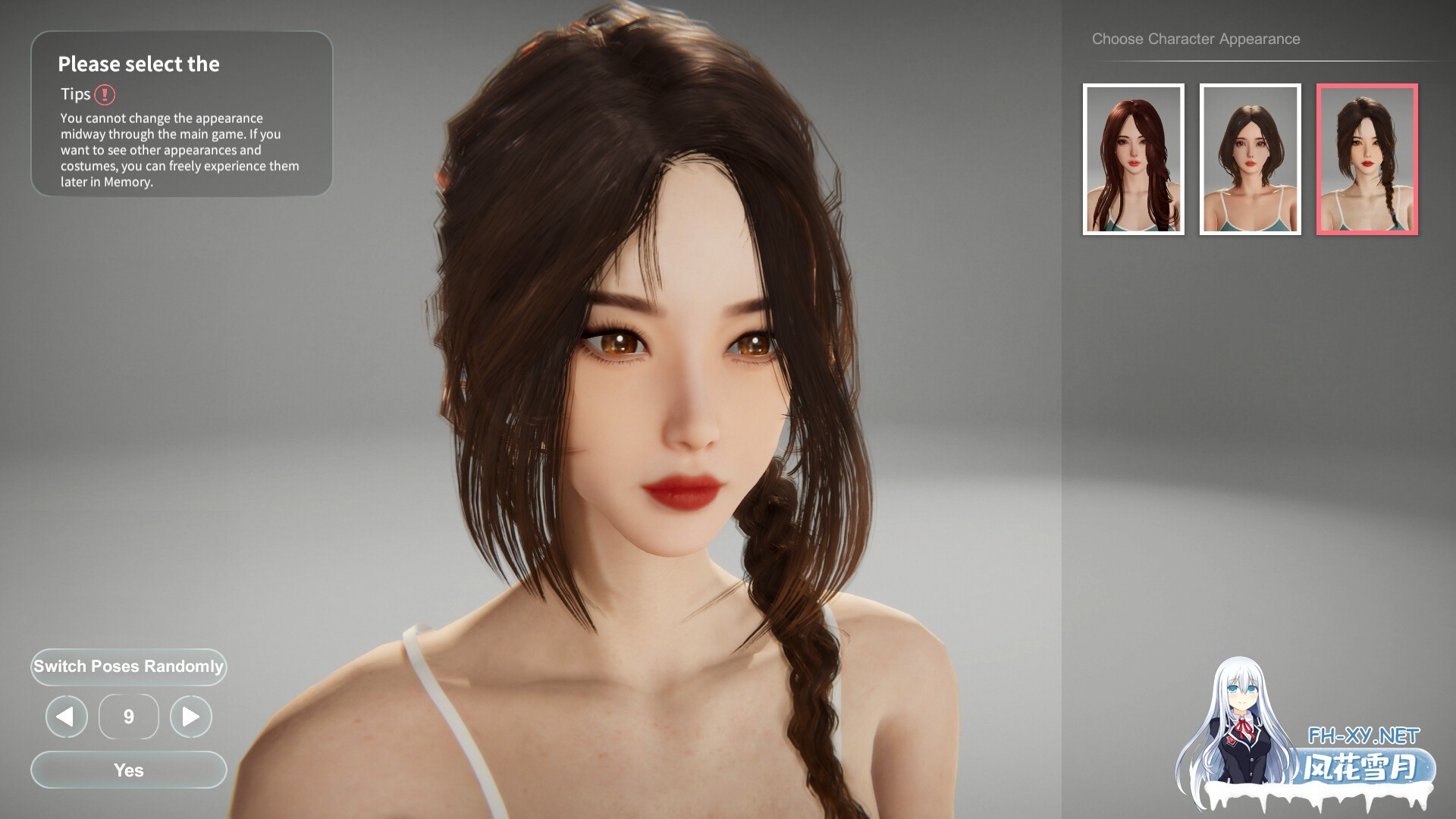This screenshot has height=819, width=1456.
Task: Click the exclamation icon next to Tips
Action: tap(105, 94)
